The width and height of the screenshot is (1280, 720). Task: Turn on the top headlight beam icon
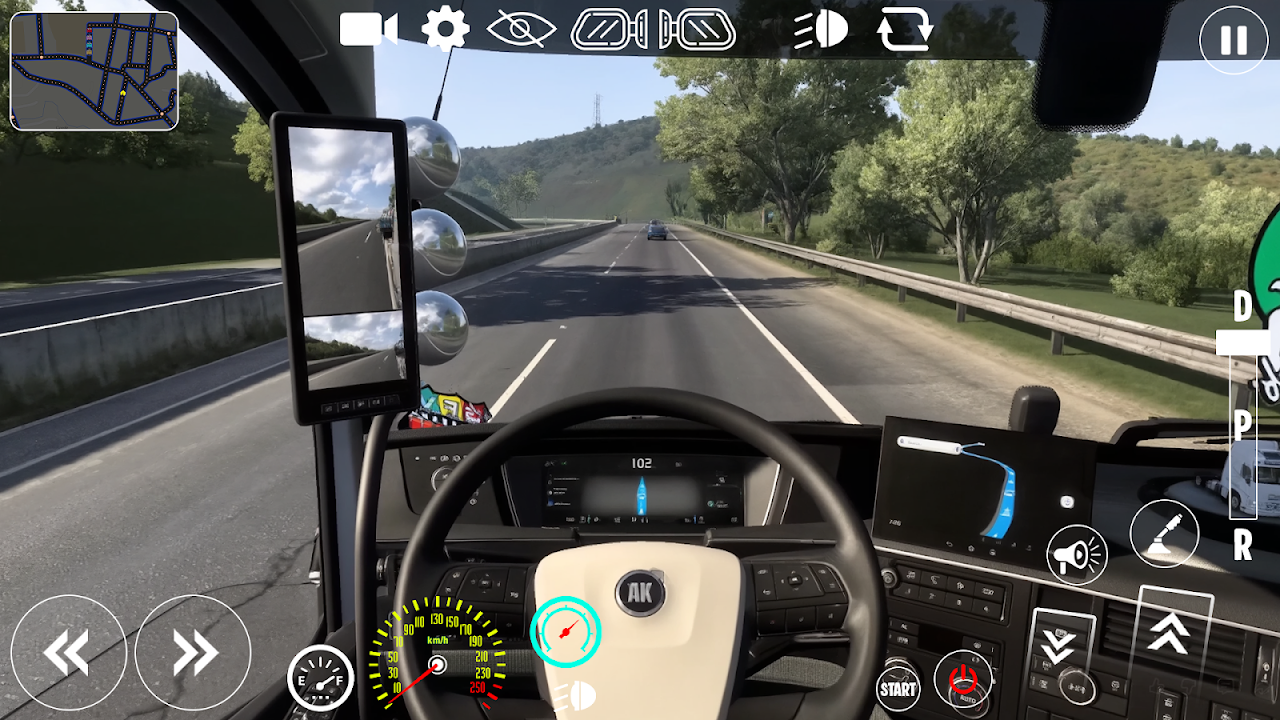coord(821,29)
